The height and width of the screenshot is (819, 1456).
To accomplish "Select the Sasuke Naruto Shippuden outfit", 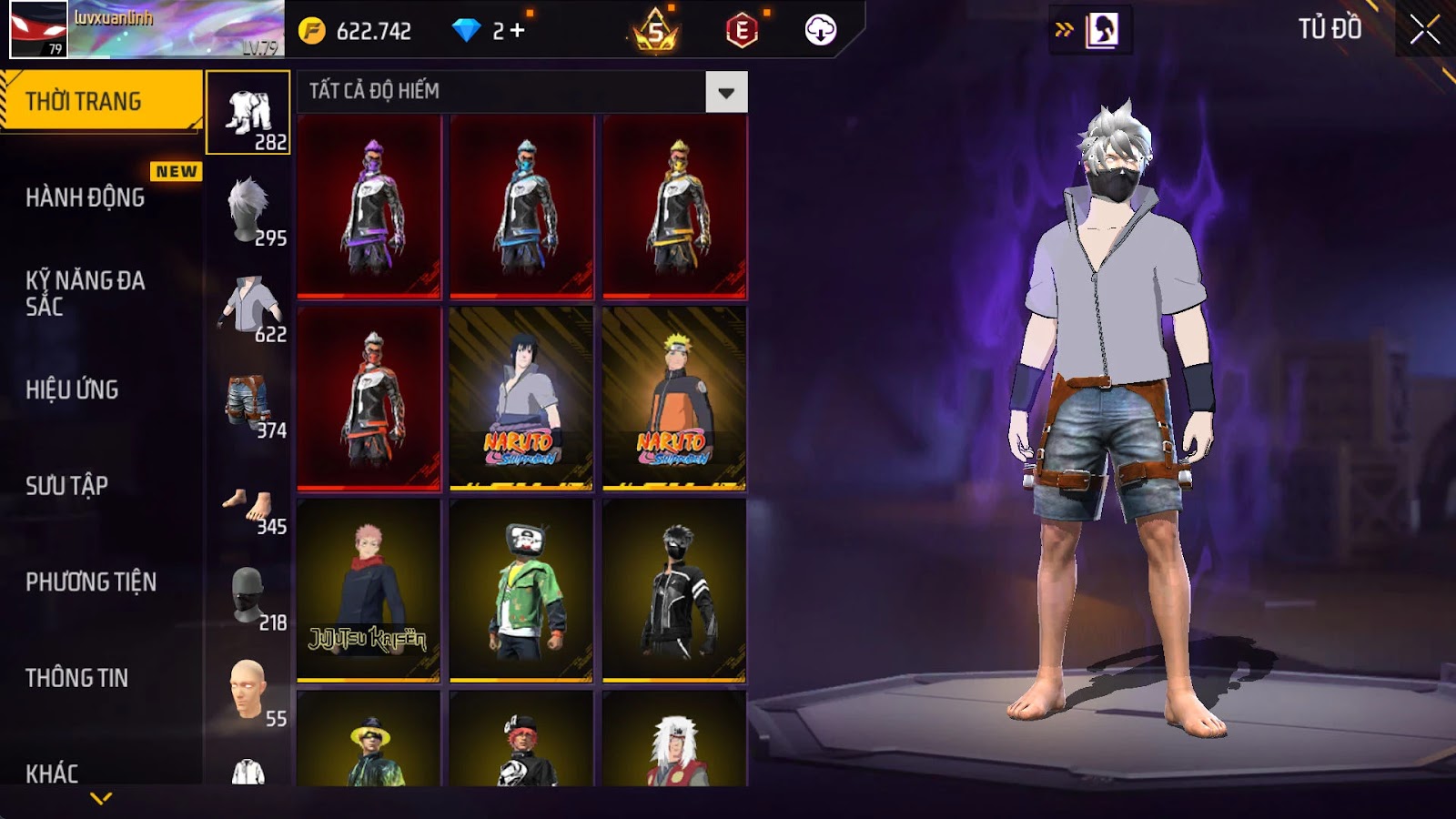I will pyautogui.click(x=521, y=399).
